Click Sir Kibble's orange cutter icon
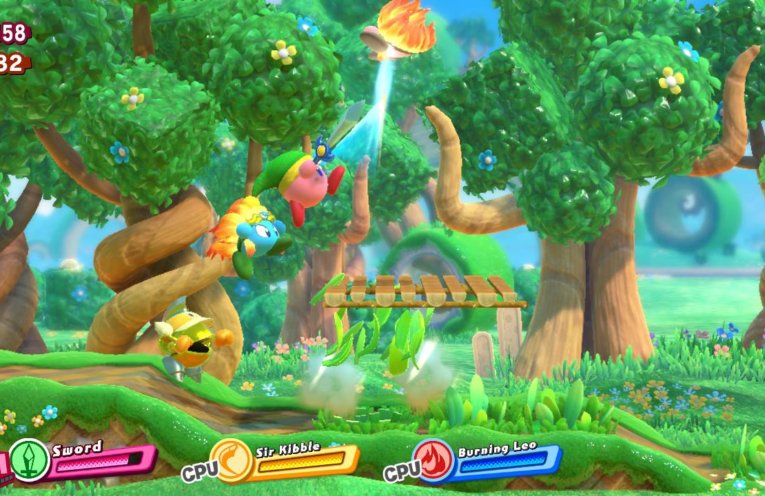 click(x=231, y=461)
